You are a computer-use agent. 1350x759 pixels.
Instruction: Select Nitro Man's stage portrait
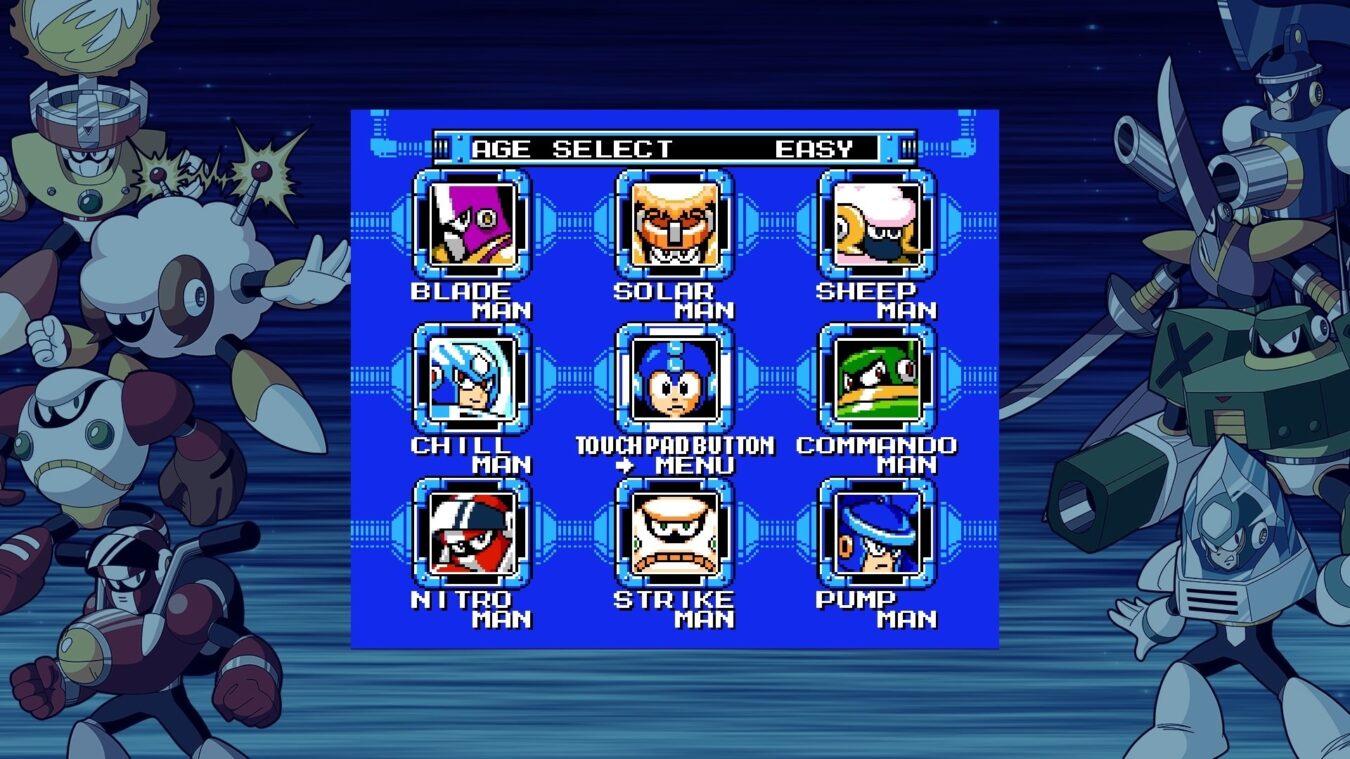tap(473, 532)
